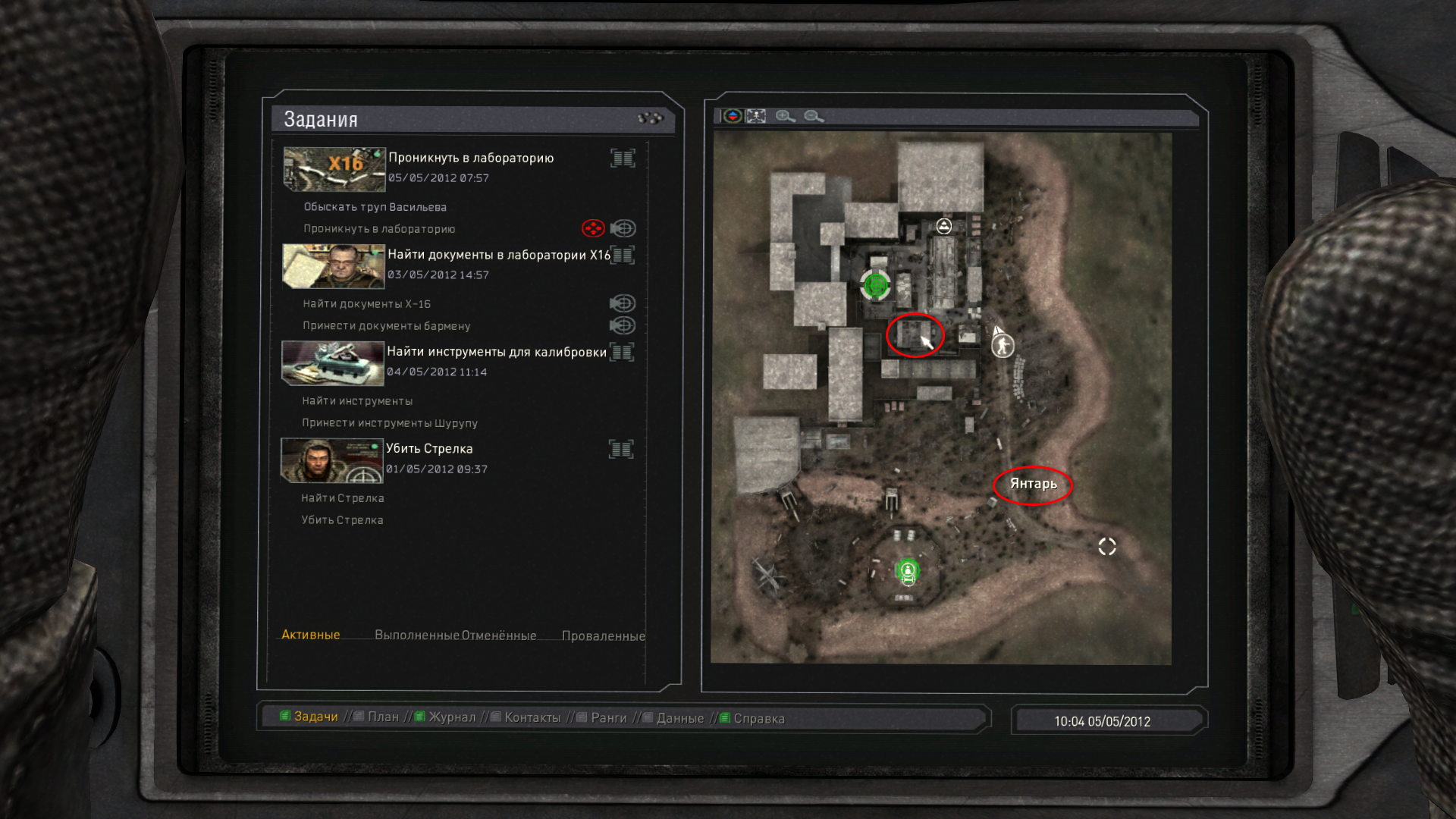
Task: Open the Данные (Data) section
Action: click(x=679, y=718)
